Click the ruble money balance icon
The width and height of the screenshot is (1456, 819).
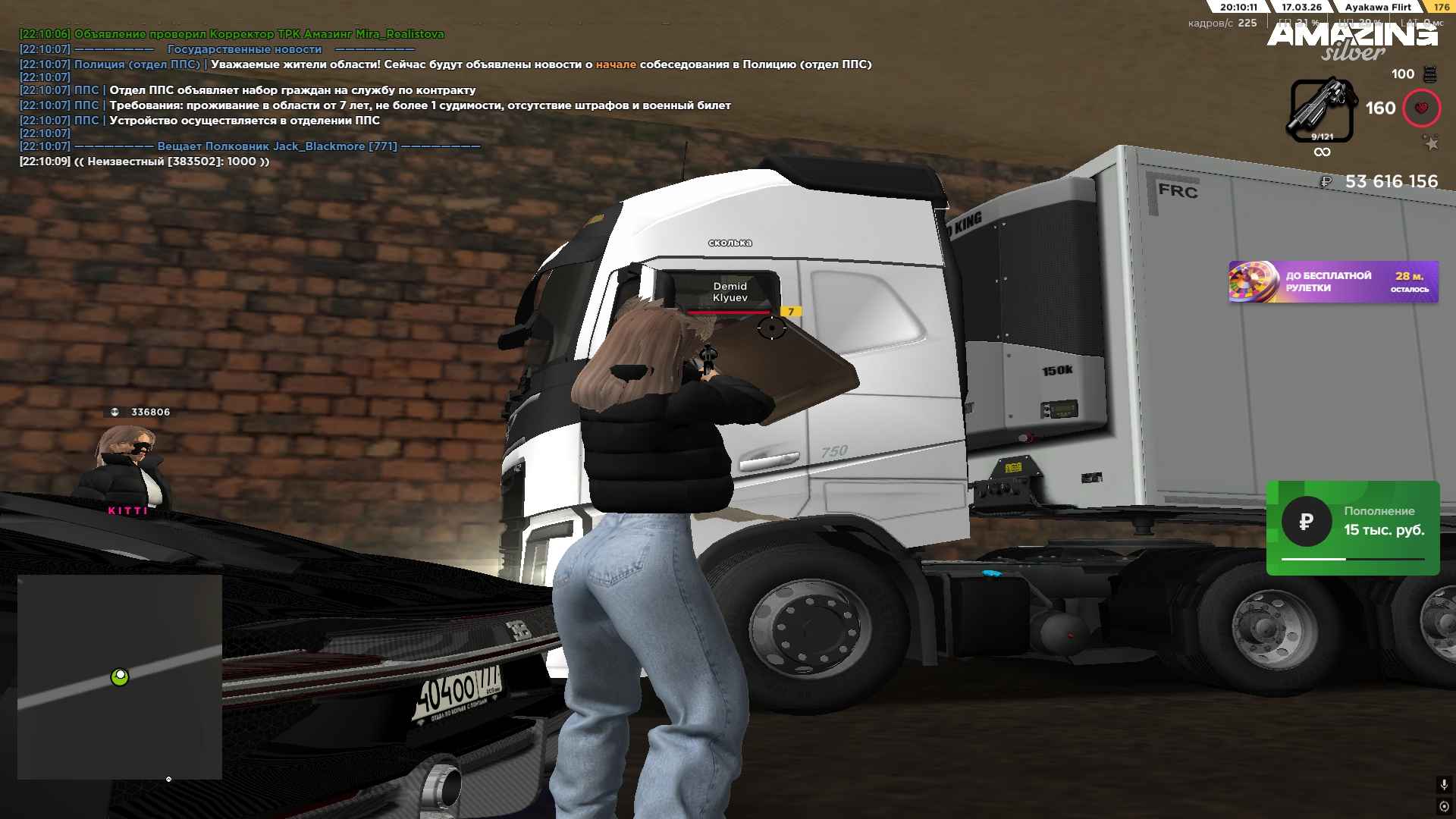pos(1326,181)
